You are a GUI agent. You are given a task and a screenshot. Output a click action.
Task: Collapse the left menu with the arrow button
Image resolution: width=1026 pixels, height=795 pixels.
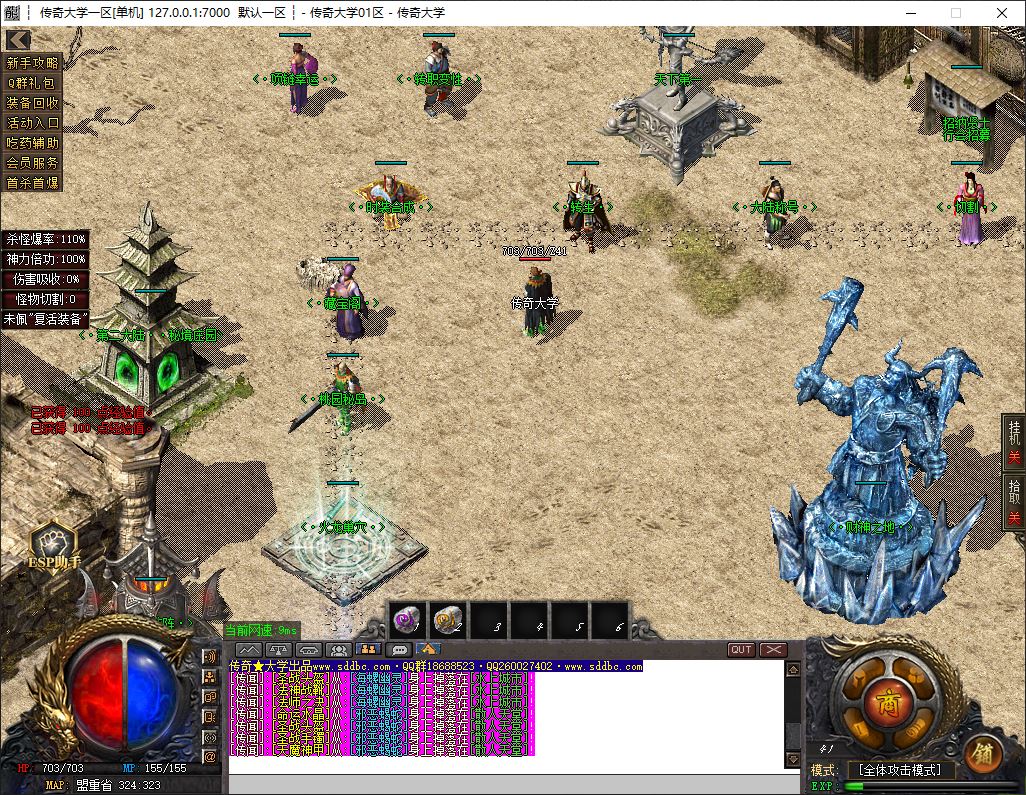coord(17,40)
